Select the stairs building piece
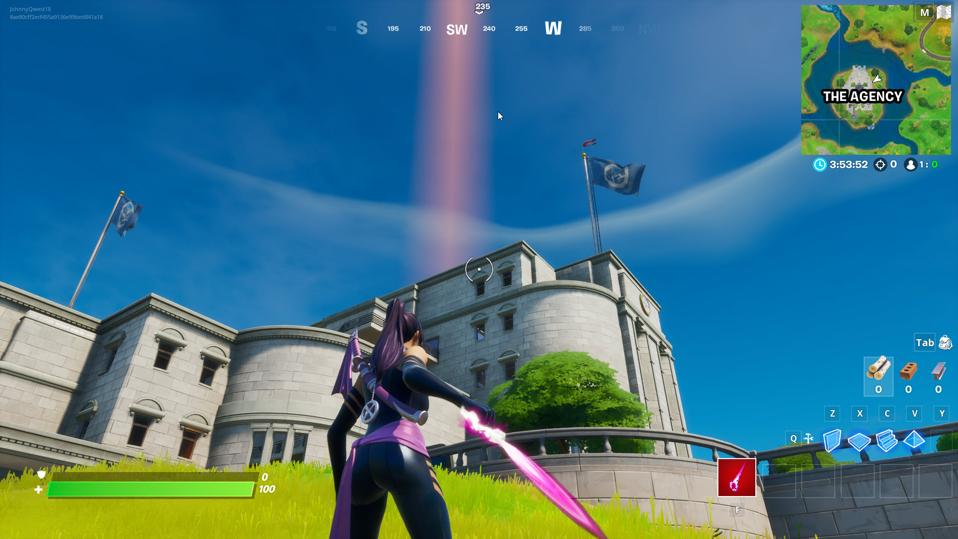 (887, 441)
